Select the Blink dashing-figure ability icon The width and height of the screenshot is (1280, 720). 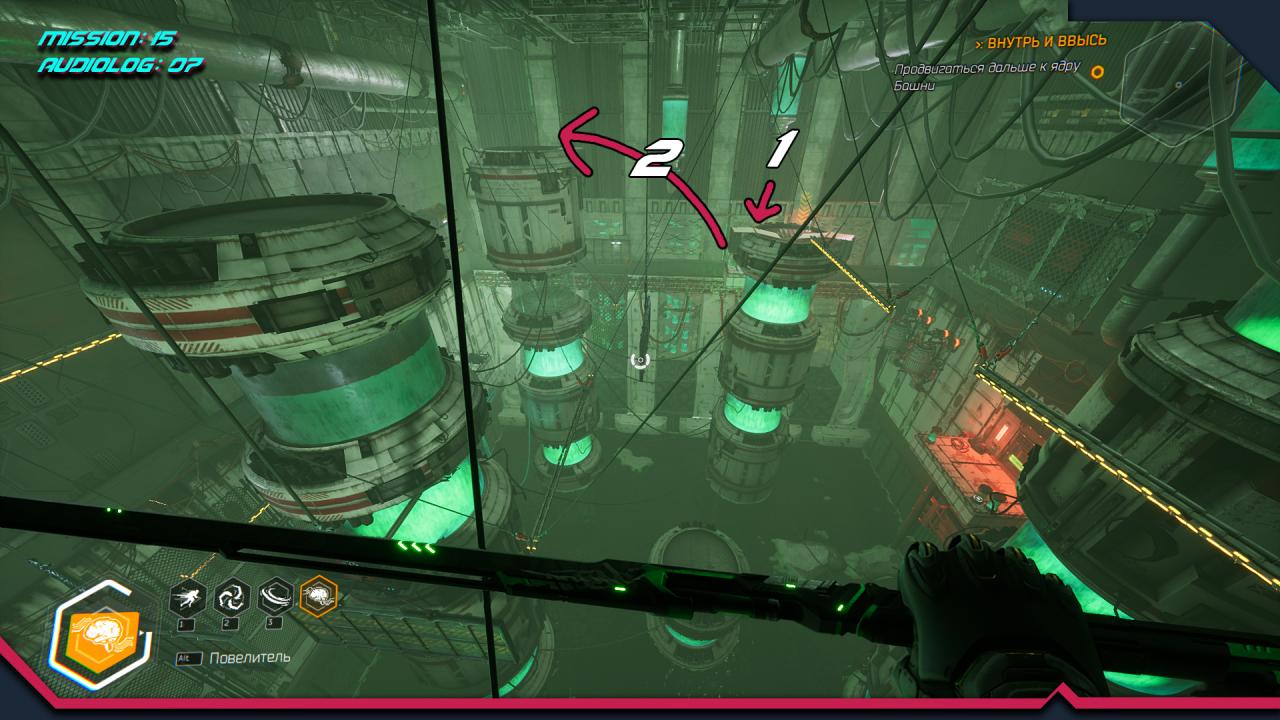pos(188,597)
